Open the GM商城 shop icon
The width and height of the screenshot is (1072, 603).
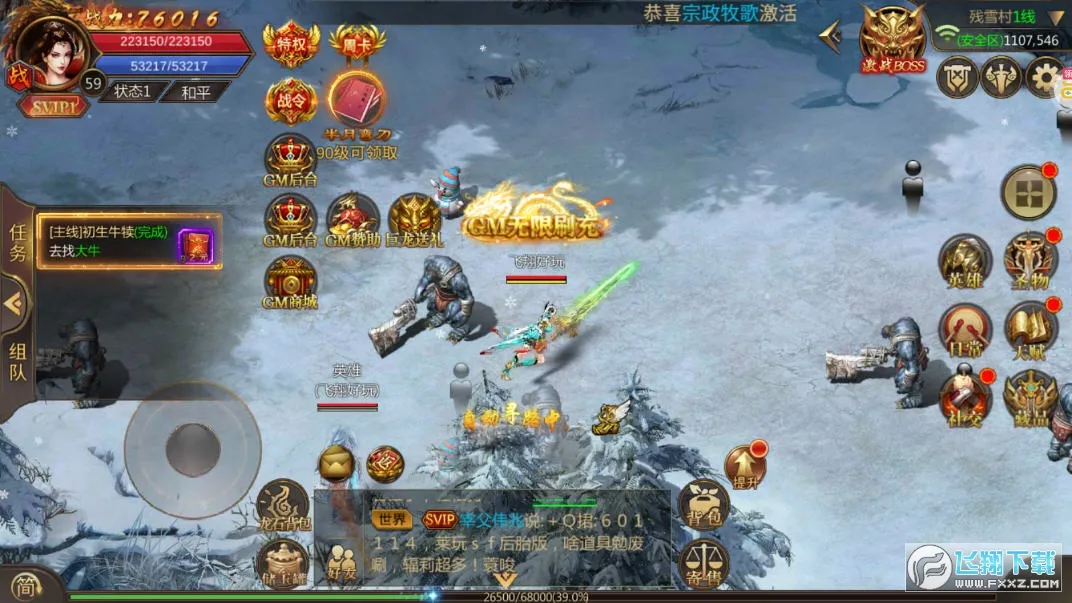click(x=290, y=281)
